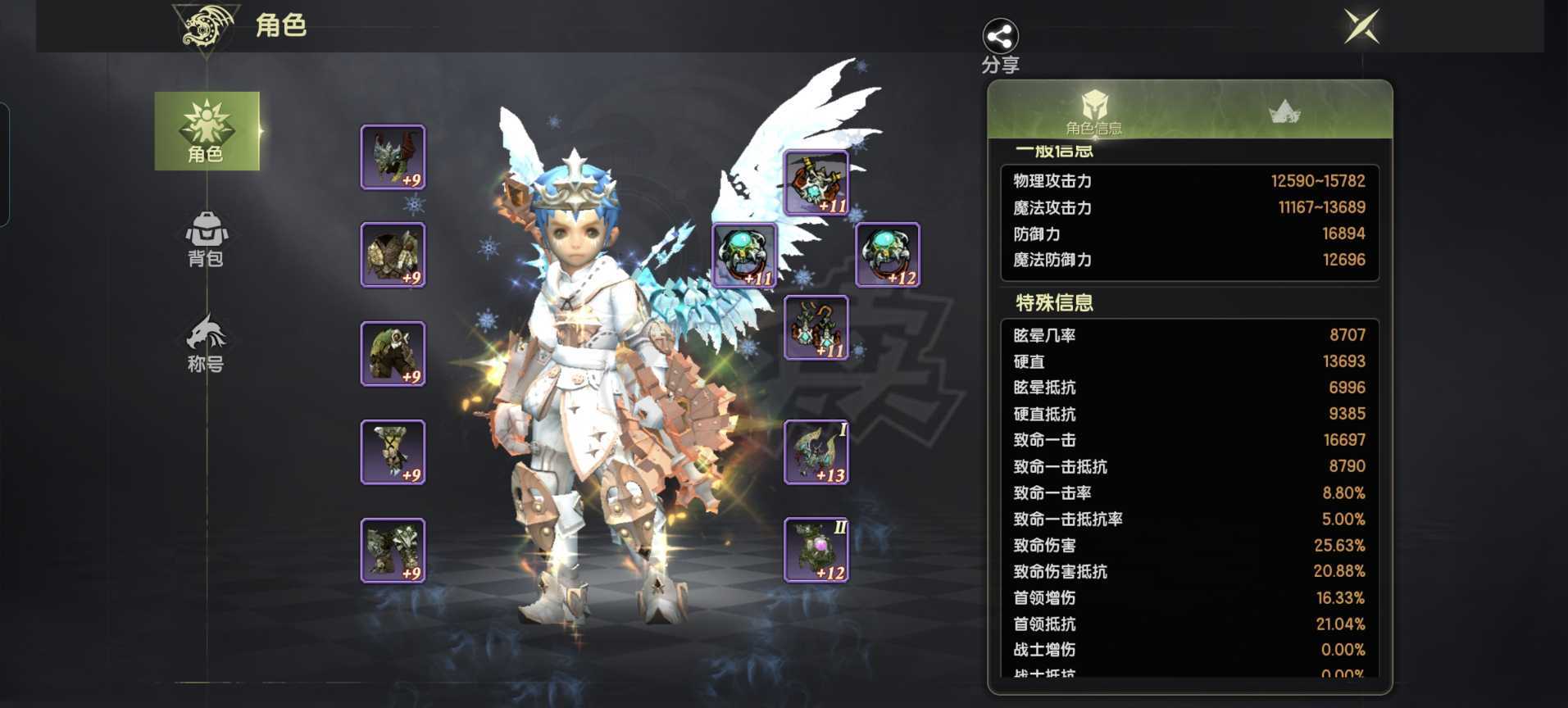Select the 角色 character side tab
The height and width of the screenshot is (708, 1568).
click(207, 131)
